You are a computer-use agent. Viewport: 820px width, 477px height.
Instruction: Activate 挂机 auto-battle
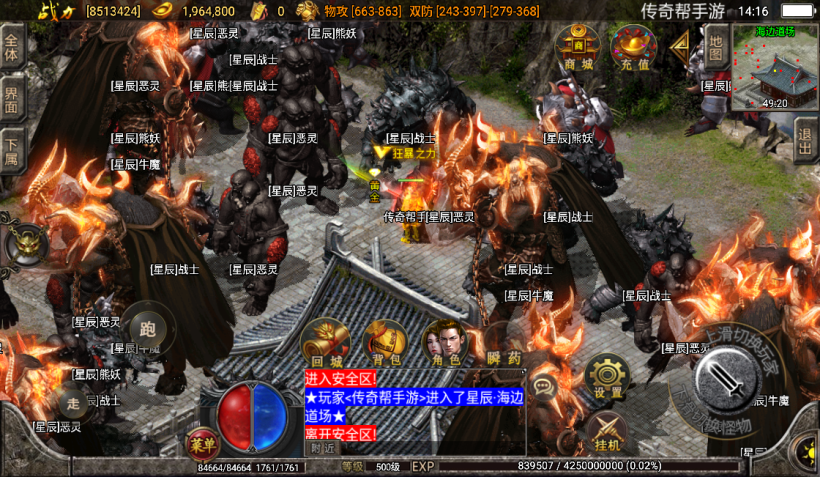(606, 430)
